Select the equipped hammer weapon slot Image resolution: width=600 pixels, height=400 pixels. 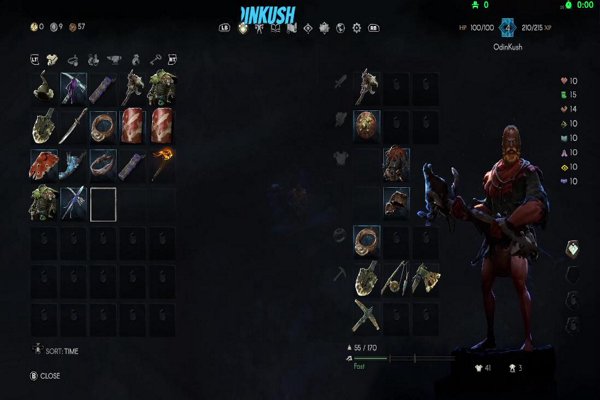pyautogui.click(x=367, y=89)
